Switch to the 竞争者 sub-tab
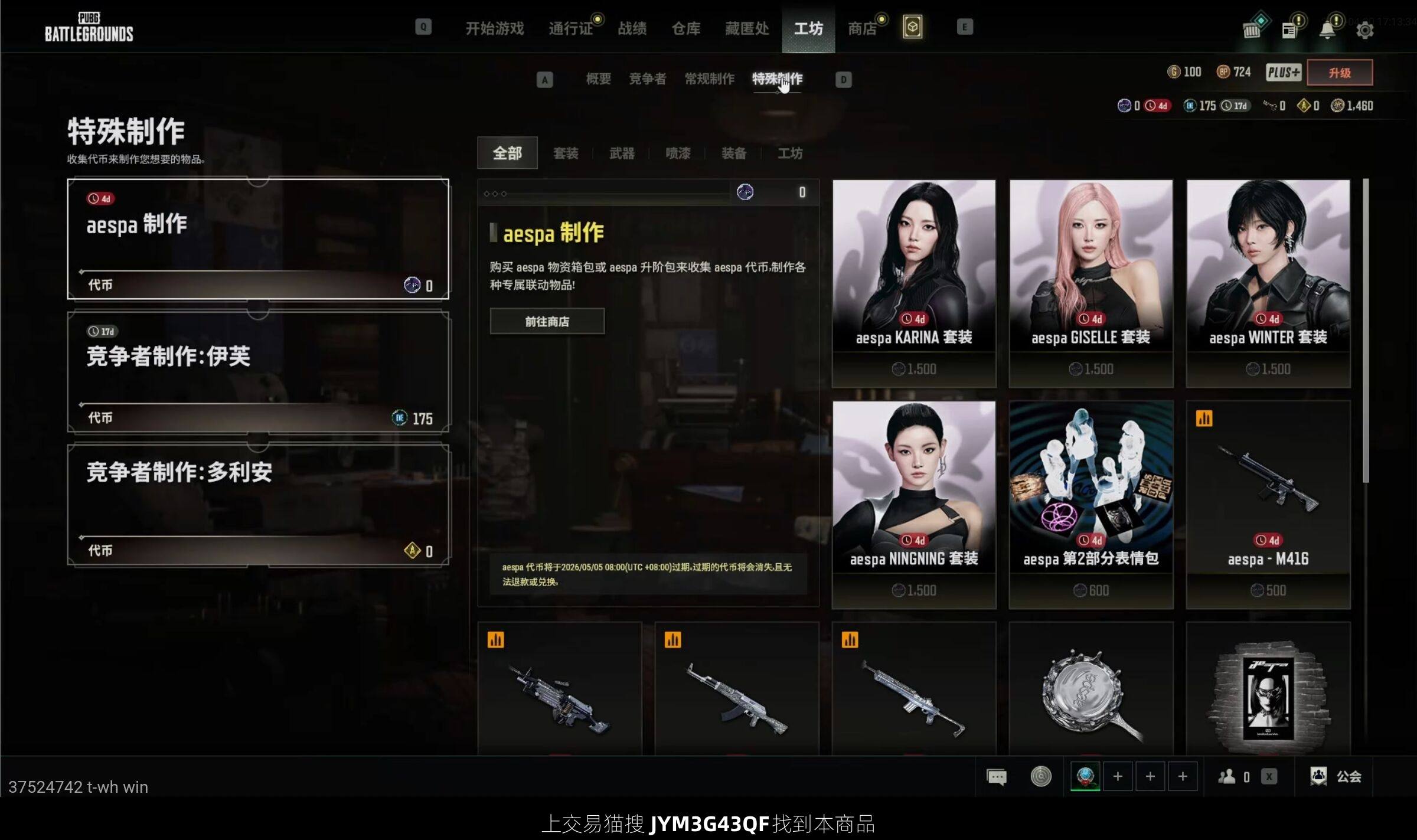The image size is (1417, 840). click(x=648, y=79)
